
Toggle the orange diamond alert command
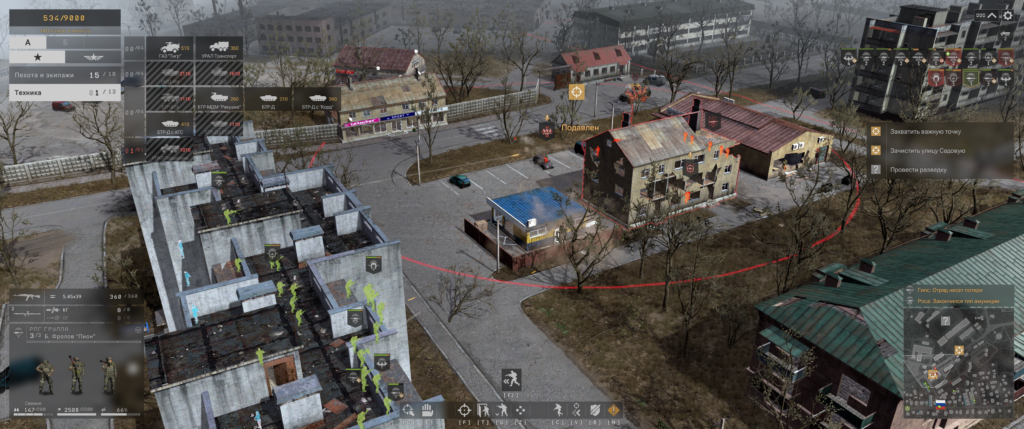[613, 409]
